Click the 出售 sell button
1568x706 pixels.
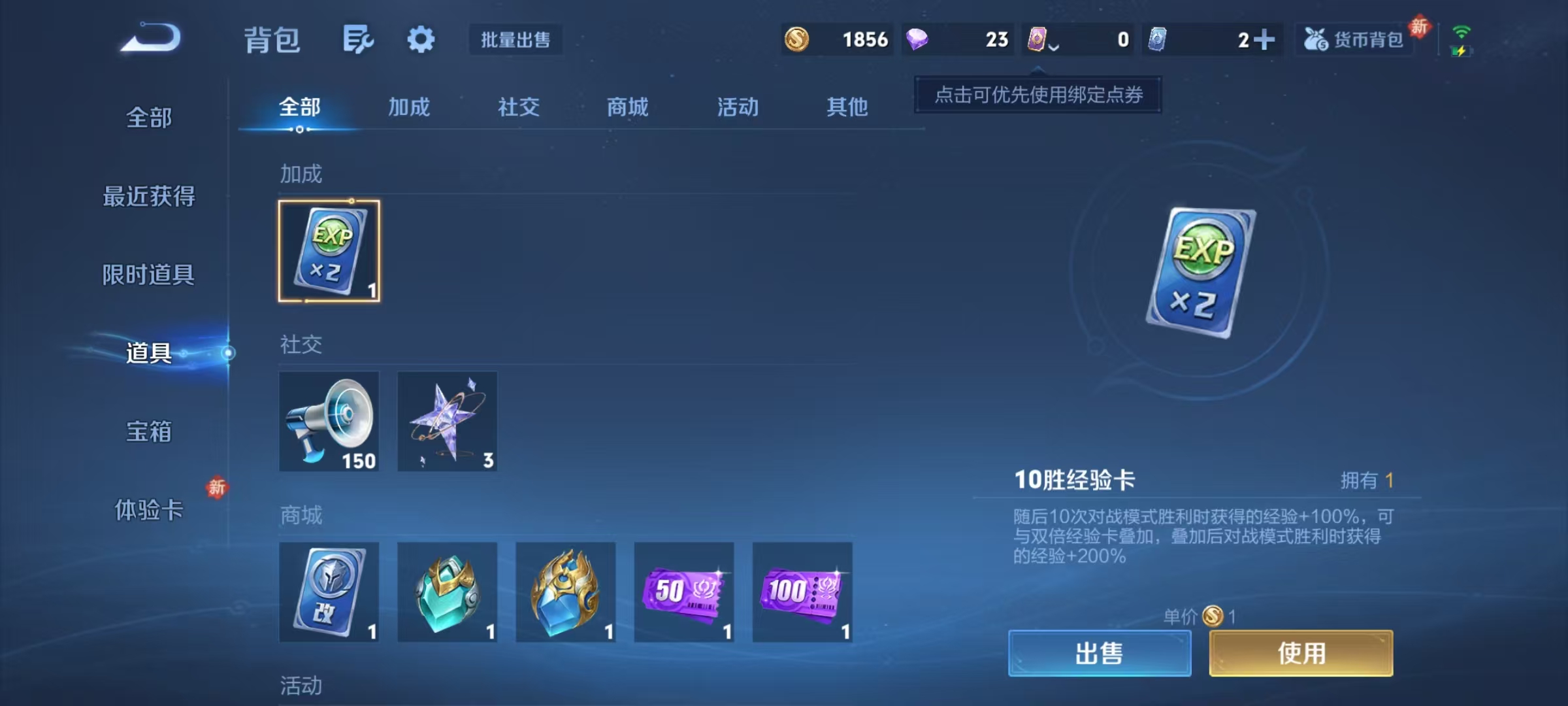[x=1099, y=653]
